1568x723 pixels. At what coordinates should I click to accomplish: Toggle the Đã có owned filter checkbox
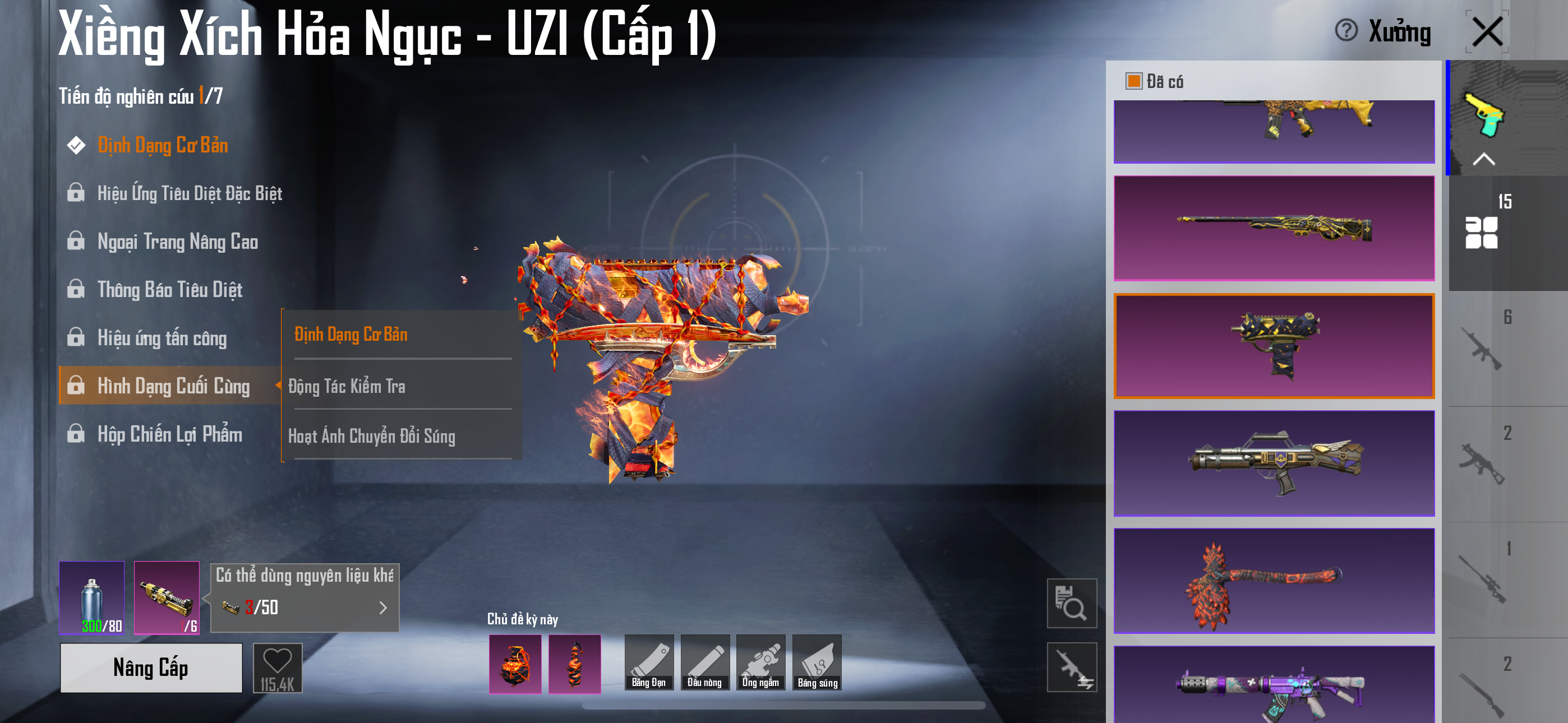pos(1133,81)
